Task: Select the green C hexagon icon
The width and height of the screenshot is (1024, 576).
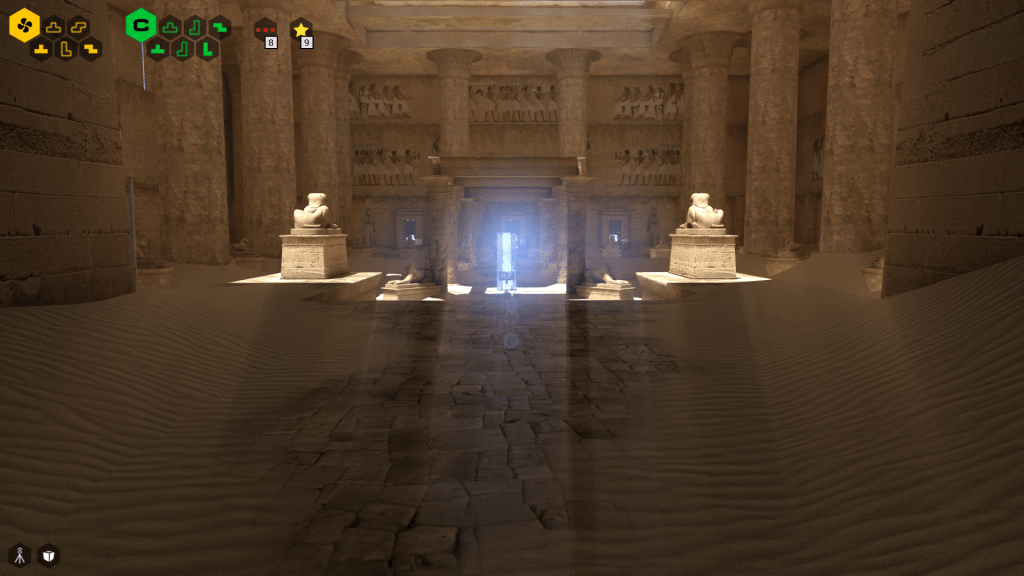Action: click(x=141, y=25)
